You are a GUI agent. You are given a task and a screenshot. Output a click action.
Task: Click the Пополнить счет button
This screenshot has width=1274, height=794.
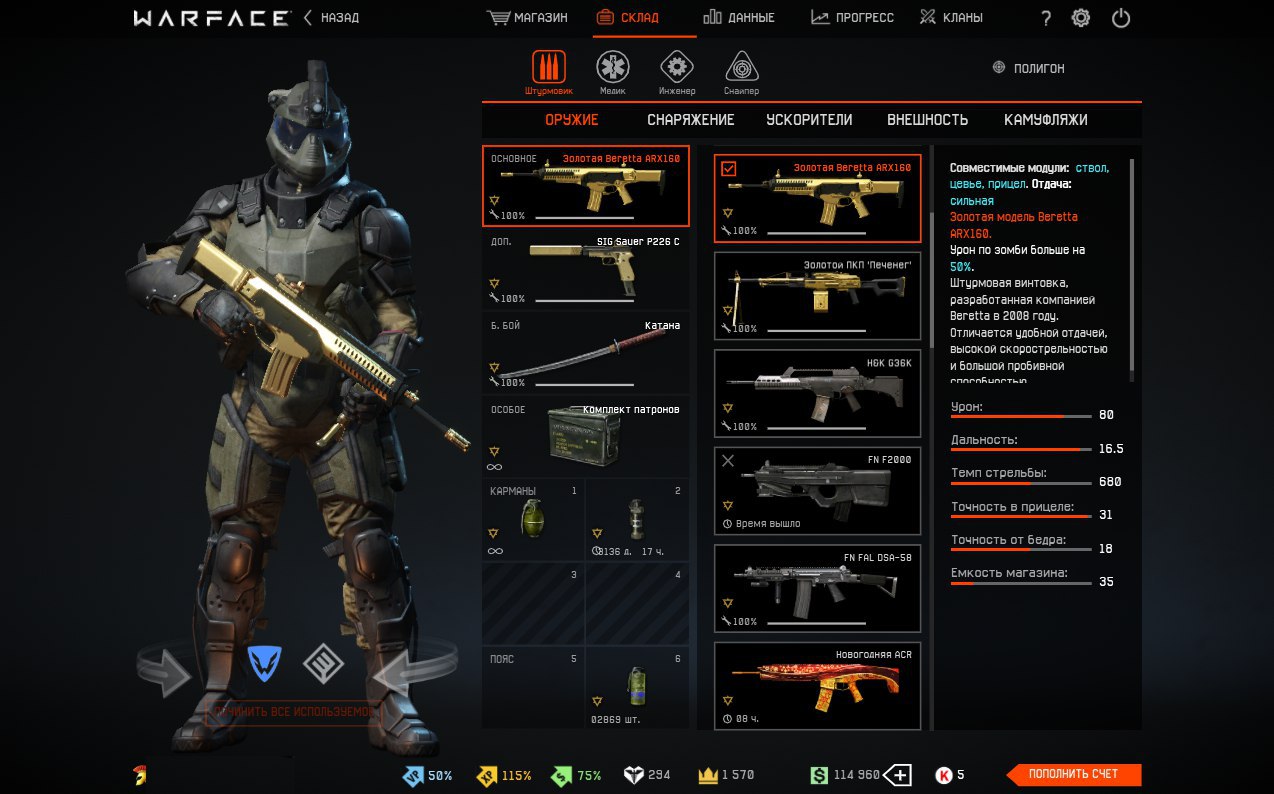coord(1073,774)
